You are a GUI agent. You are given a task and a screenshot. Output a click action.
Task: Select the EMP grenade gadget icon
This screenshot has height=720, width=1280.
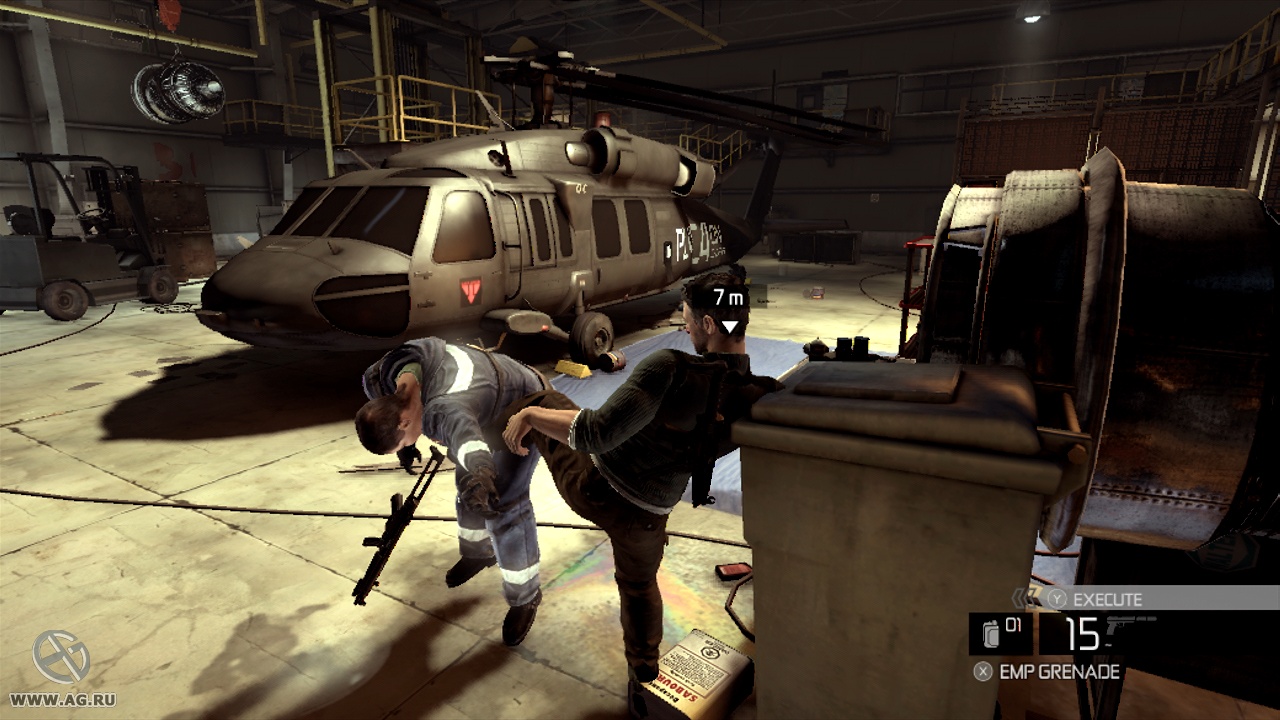pyautogui.click(x=991, y=633)
